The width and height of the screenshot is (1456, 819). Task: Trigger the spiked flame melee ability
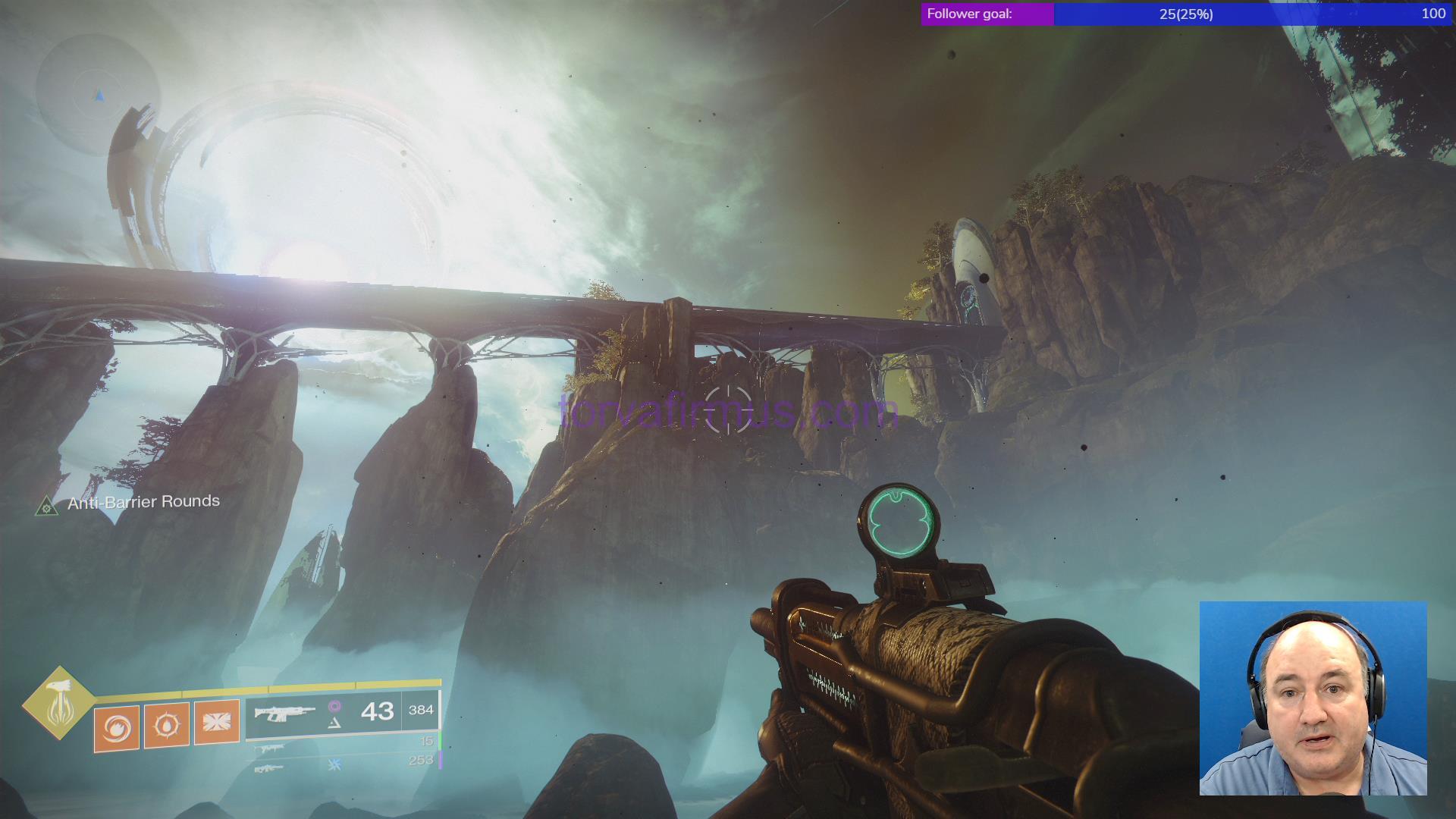pyautogui.click(x=166, y=725)
